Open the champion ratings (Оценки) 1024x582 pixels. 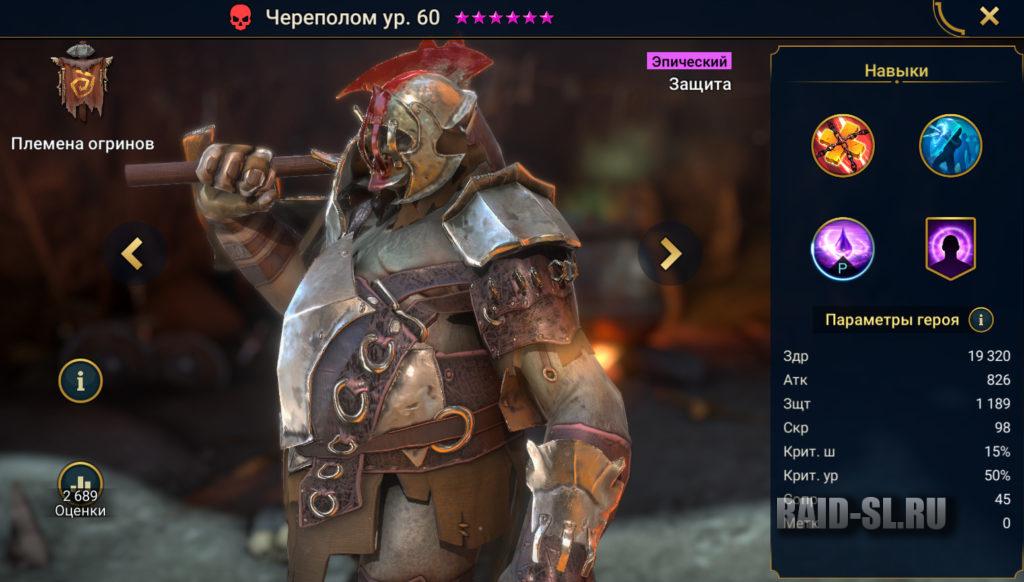point(80,489)
